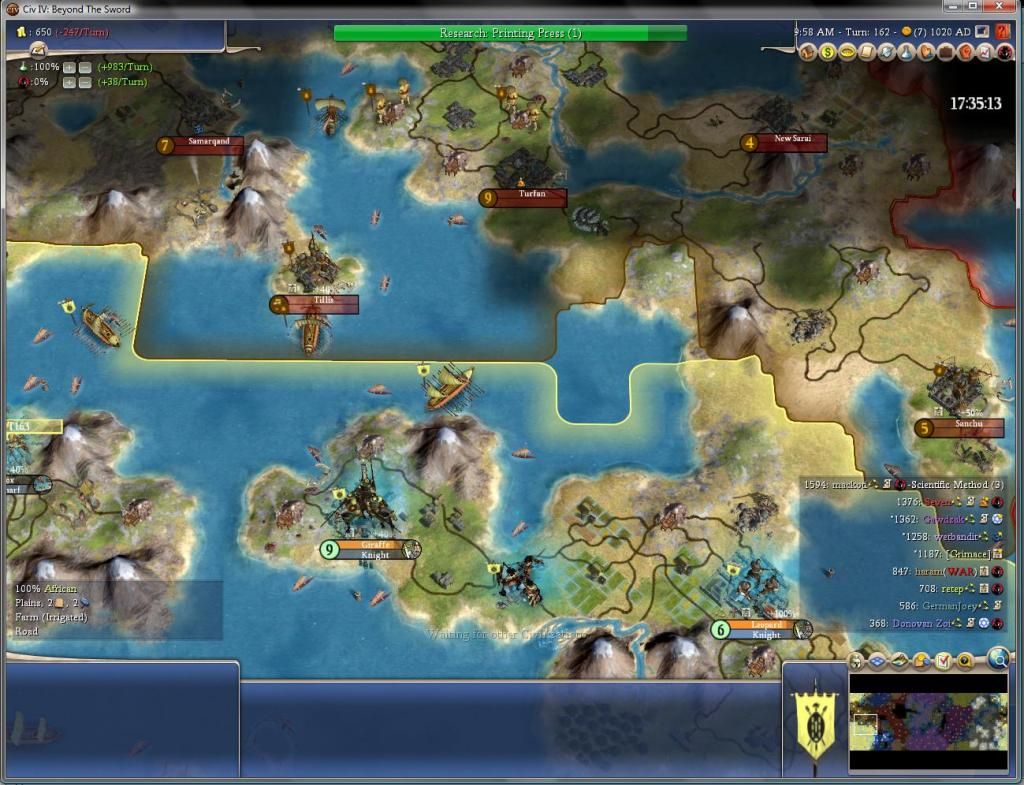Increase the science research rate
The image size is (1024, 785).
[x=69, y=67]
